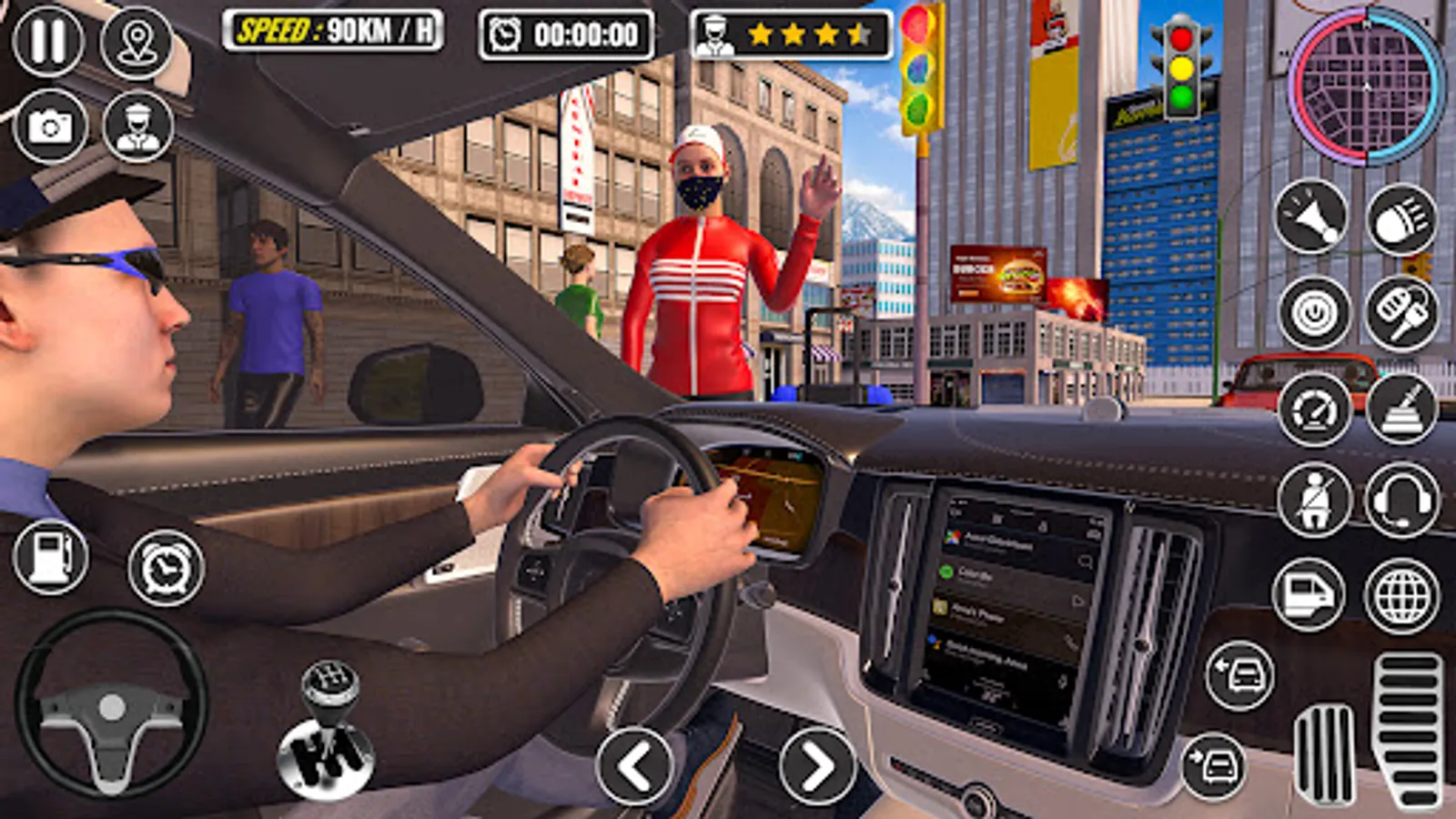
Task: Open the police driver profile icon
Action: pyautogui.click(x=136, y=127)
